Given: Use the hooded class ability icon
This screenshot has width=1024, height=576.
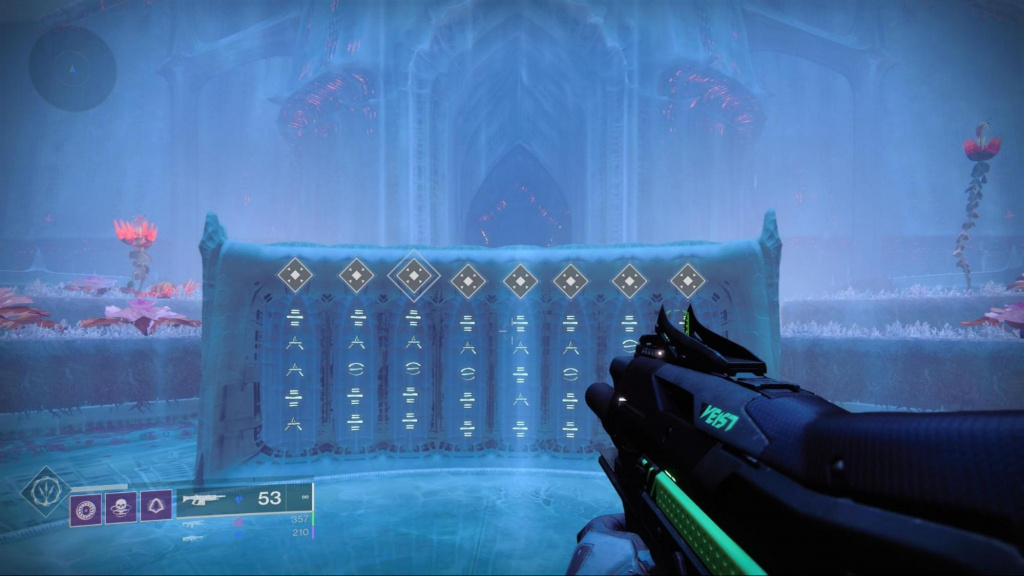Looking at the screenshot, I should coord(155,506).
